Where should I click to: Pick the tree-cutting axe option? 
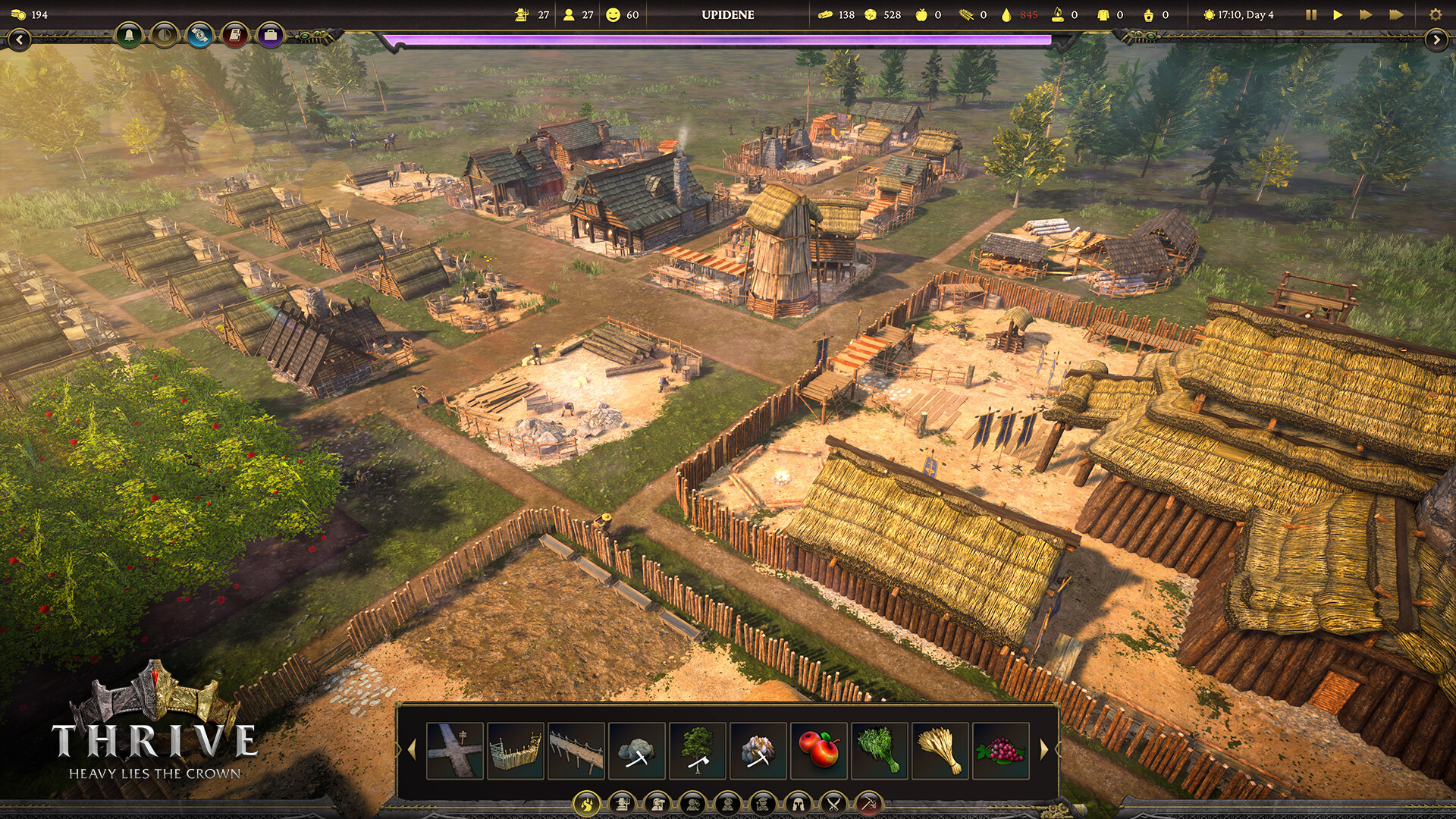(x=698, y=751)
